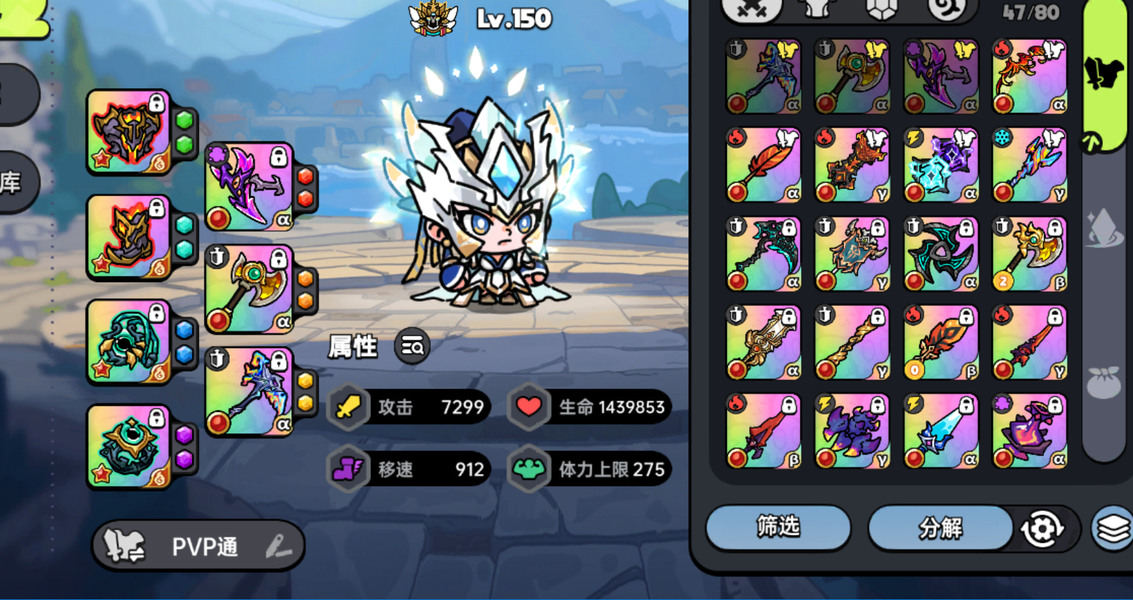Toggle the stacked layers view button
1133x600 pixels.
click(1113, 529)
